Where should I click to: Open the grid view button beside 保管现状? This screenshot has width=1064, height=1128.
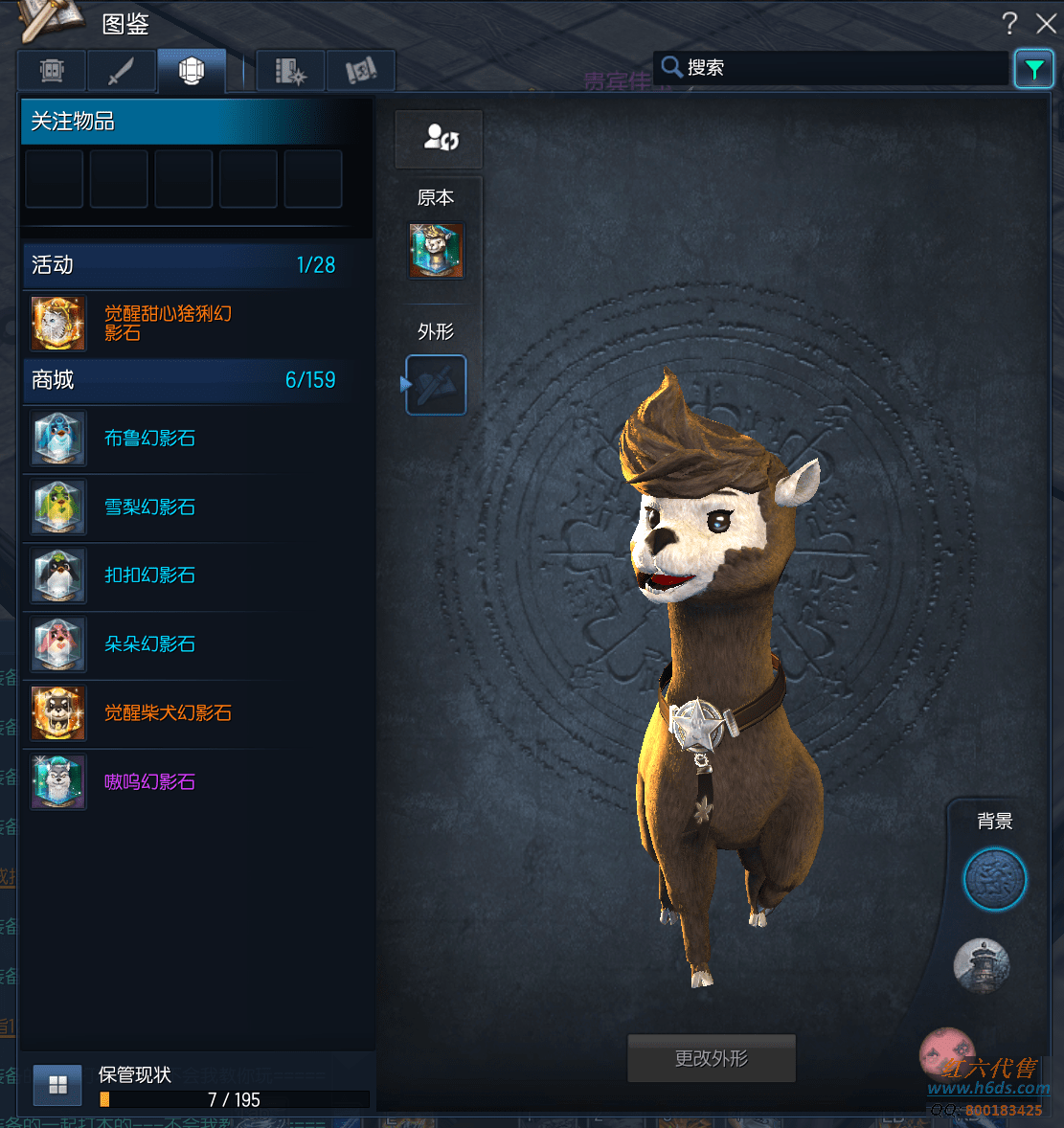click(57, 1084)
